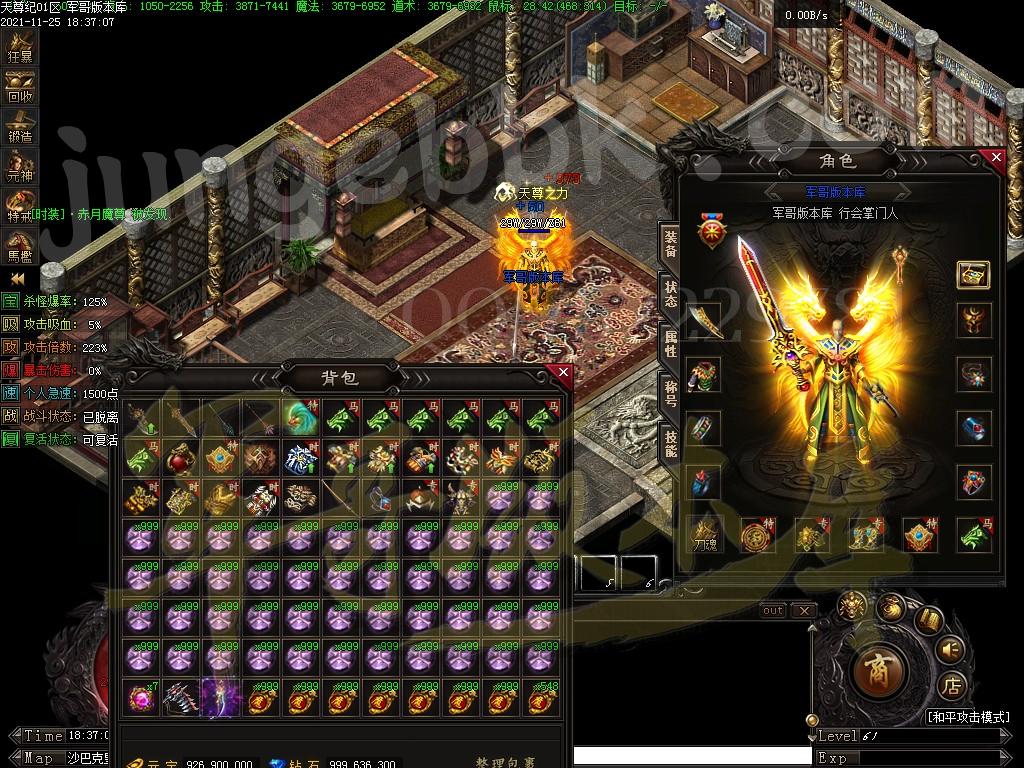Screen dimensions: 1024x768
Task: Open the 元神 spirit menu
Action: click(20, 167)
